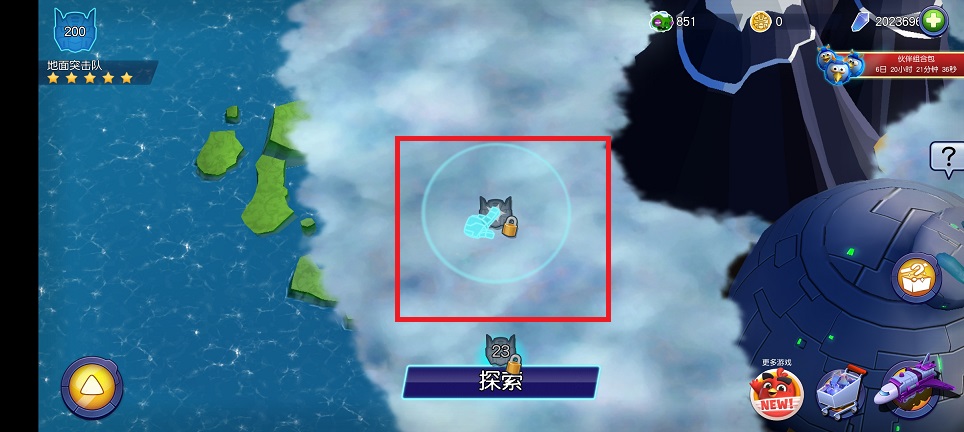Open the mystery box icon
The image size is (964, 432).
[916, 277]
